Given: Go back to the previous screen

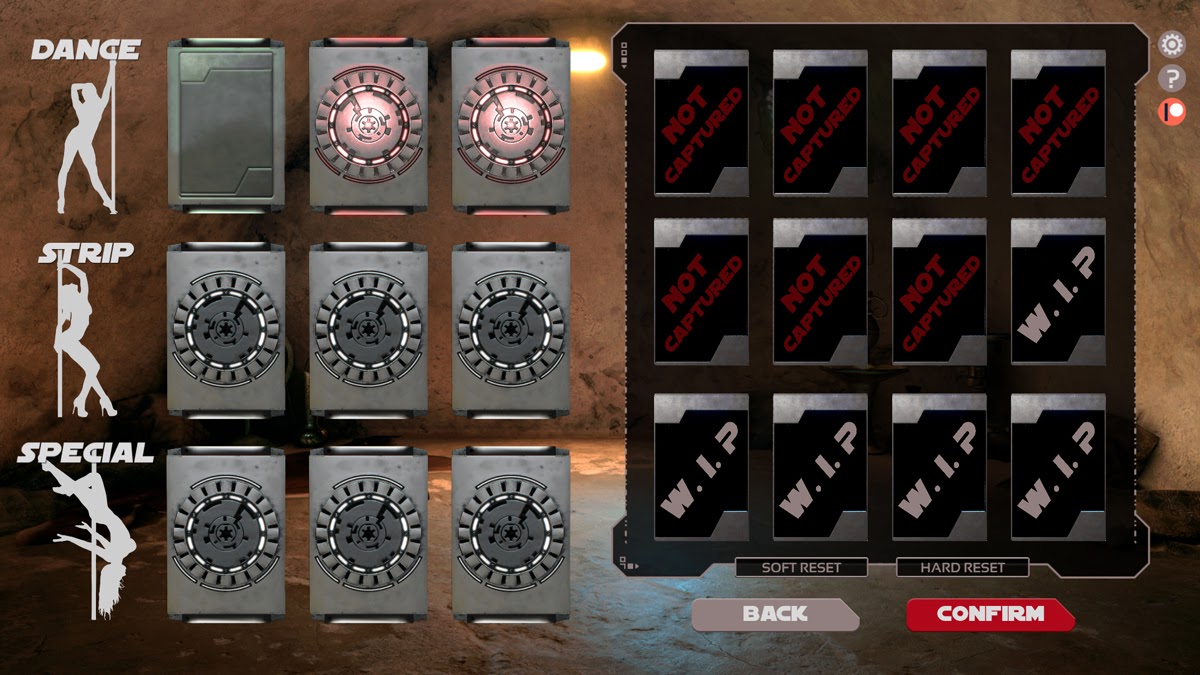Looking at the screenshot, I should 774,614.
